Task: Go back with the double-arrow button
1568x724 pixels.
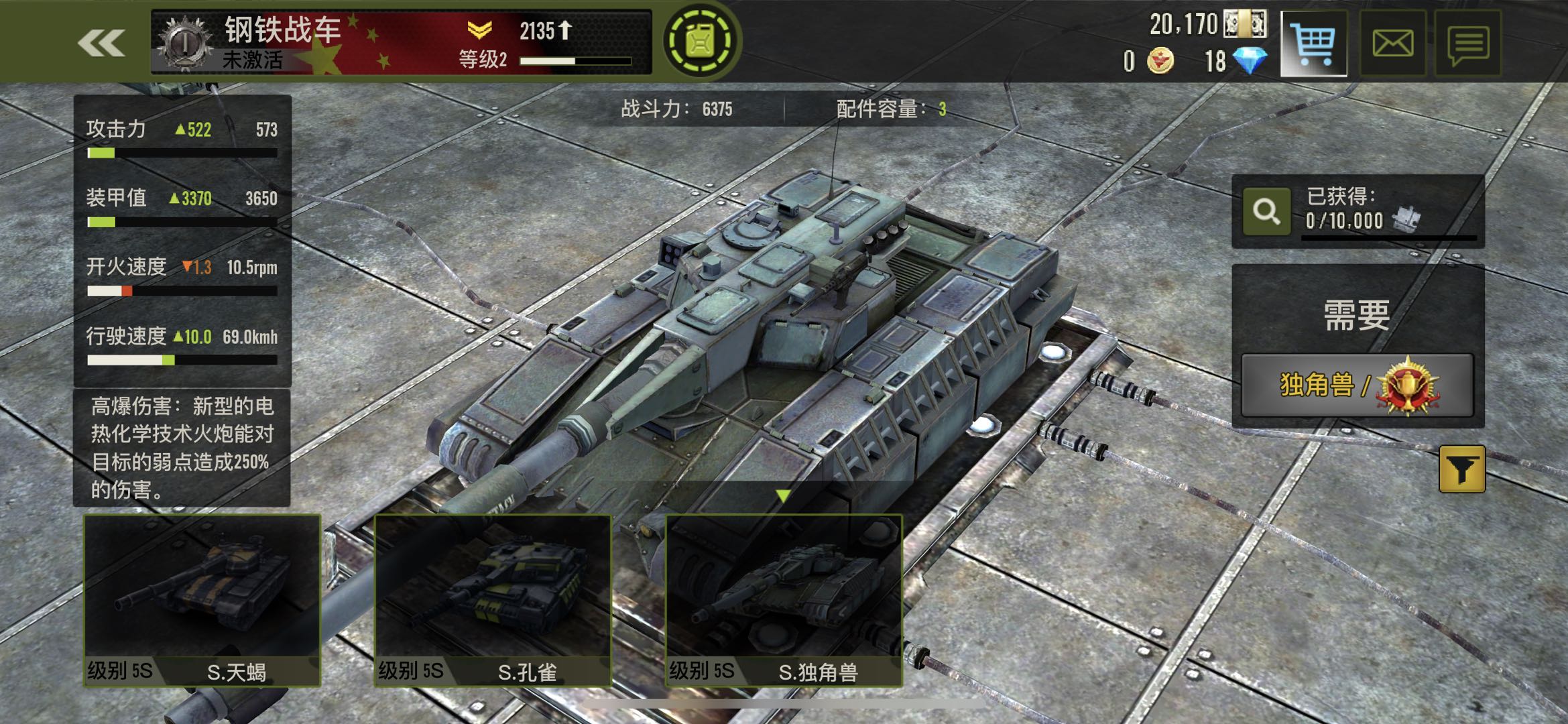Action: click(101, 44)
